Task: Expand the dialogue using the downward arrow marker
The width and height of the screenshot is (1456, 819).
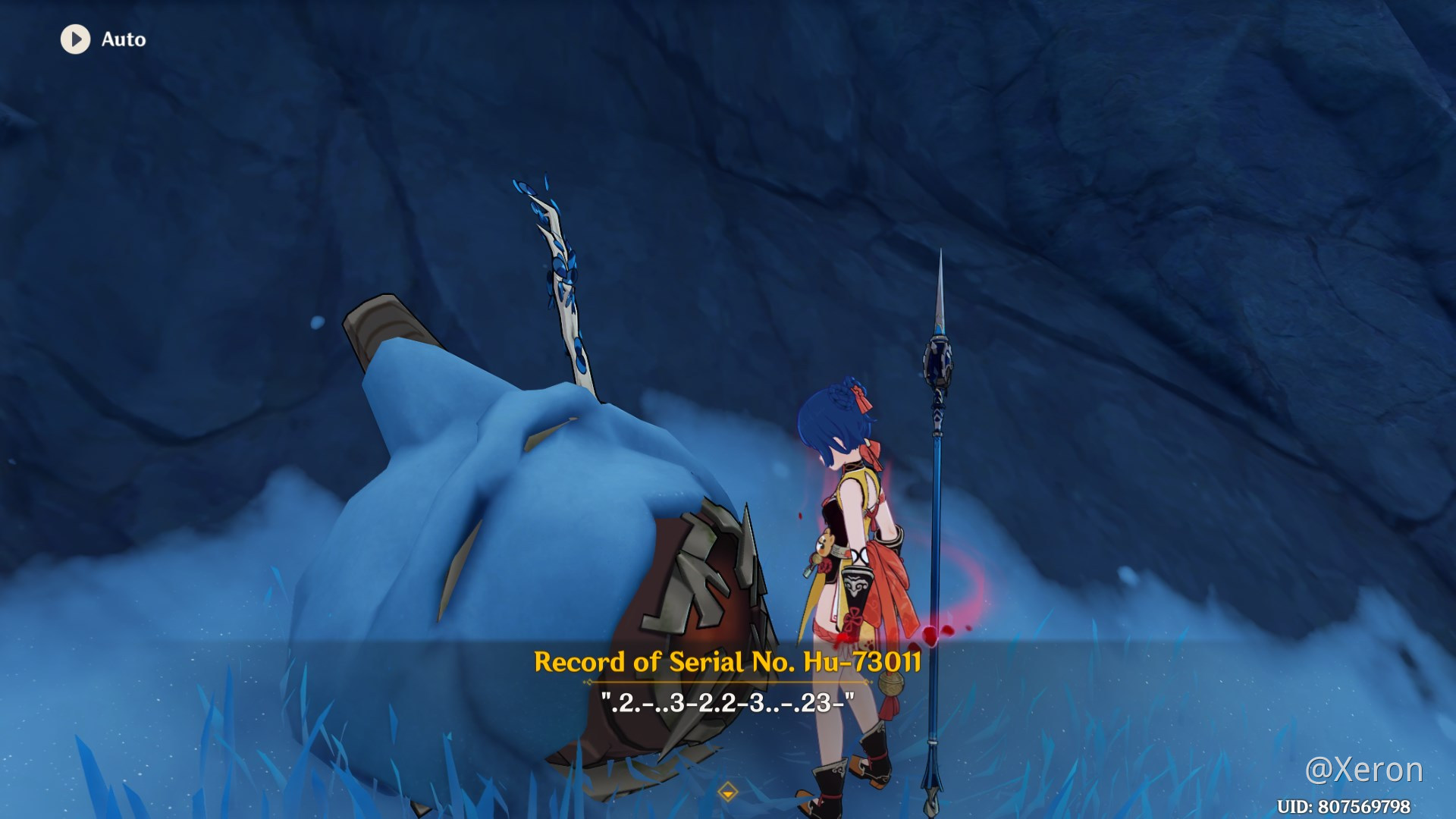Action: click(x=730, y=792)
